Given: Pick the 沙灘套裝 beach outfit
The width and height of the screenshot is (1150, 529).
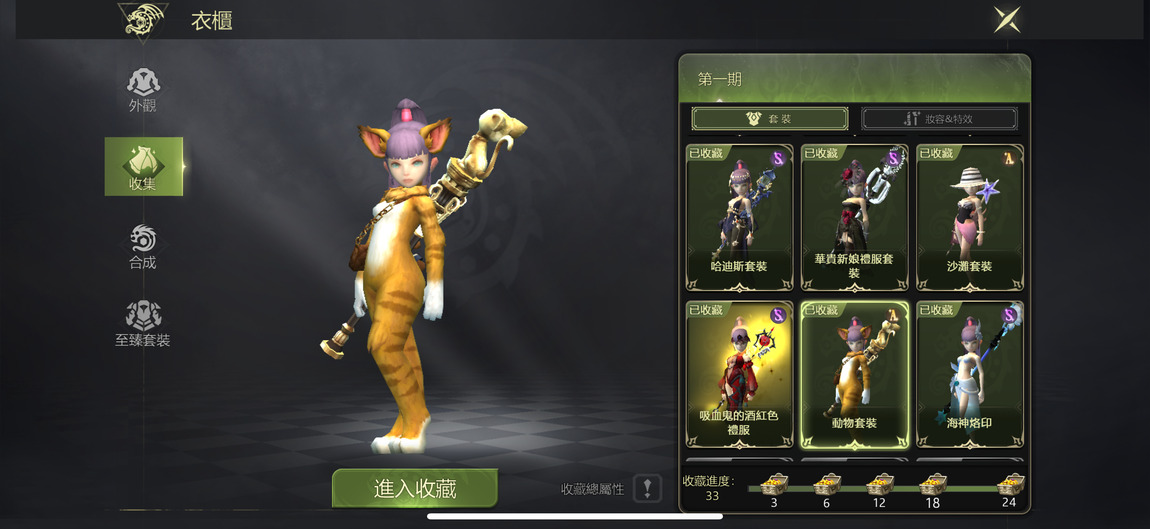Looking at the screenshot, I should pos(969,217).
